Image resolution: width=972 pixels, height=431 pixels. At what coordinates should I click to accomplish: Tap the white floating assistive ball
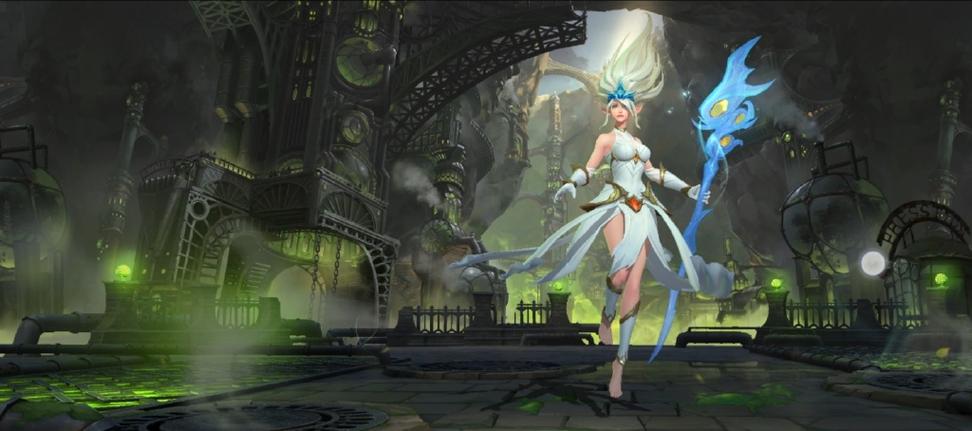[873, 263]
